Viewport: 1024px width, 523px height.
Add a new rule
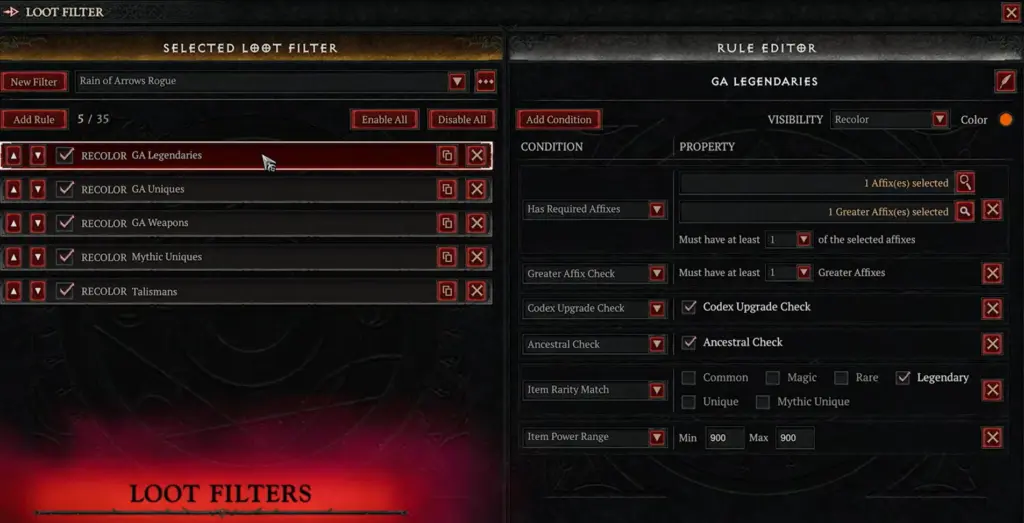coord(35,120)
